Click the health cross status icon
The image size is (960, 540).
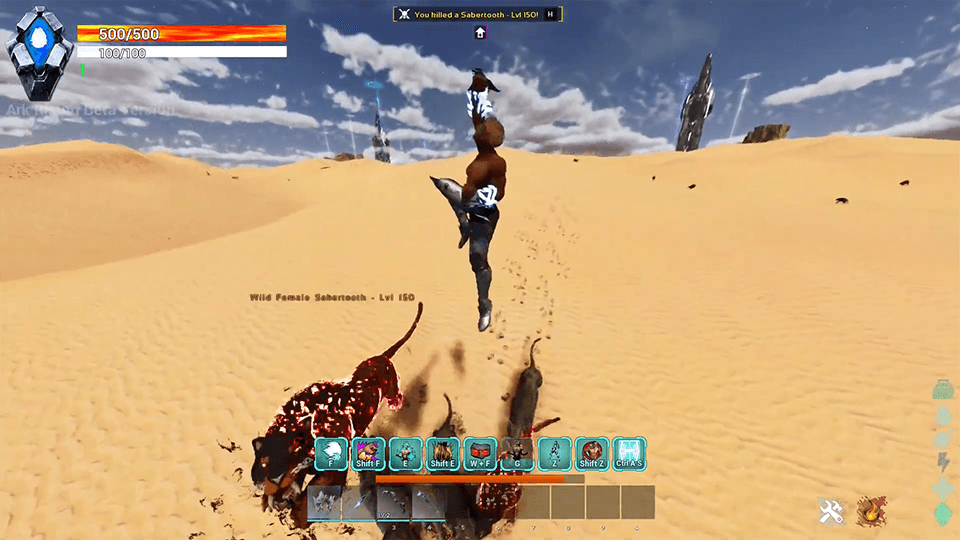941,487
